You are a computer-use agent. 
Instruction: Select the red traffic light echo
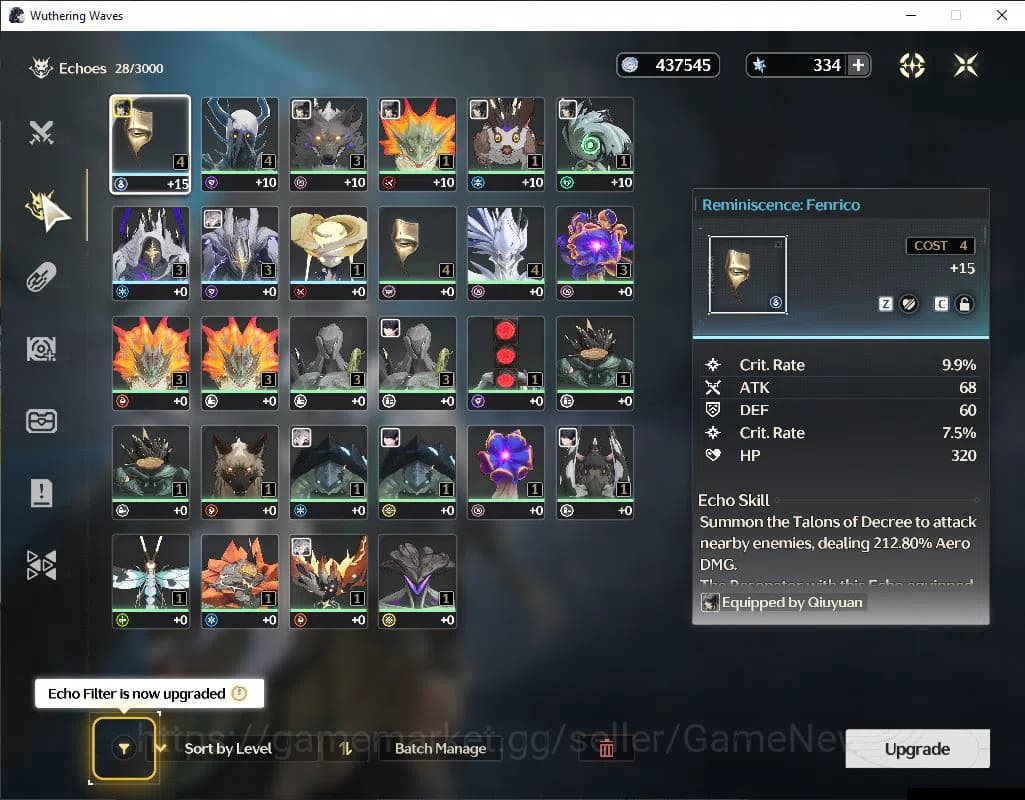pos(505,362)
